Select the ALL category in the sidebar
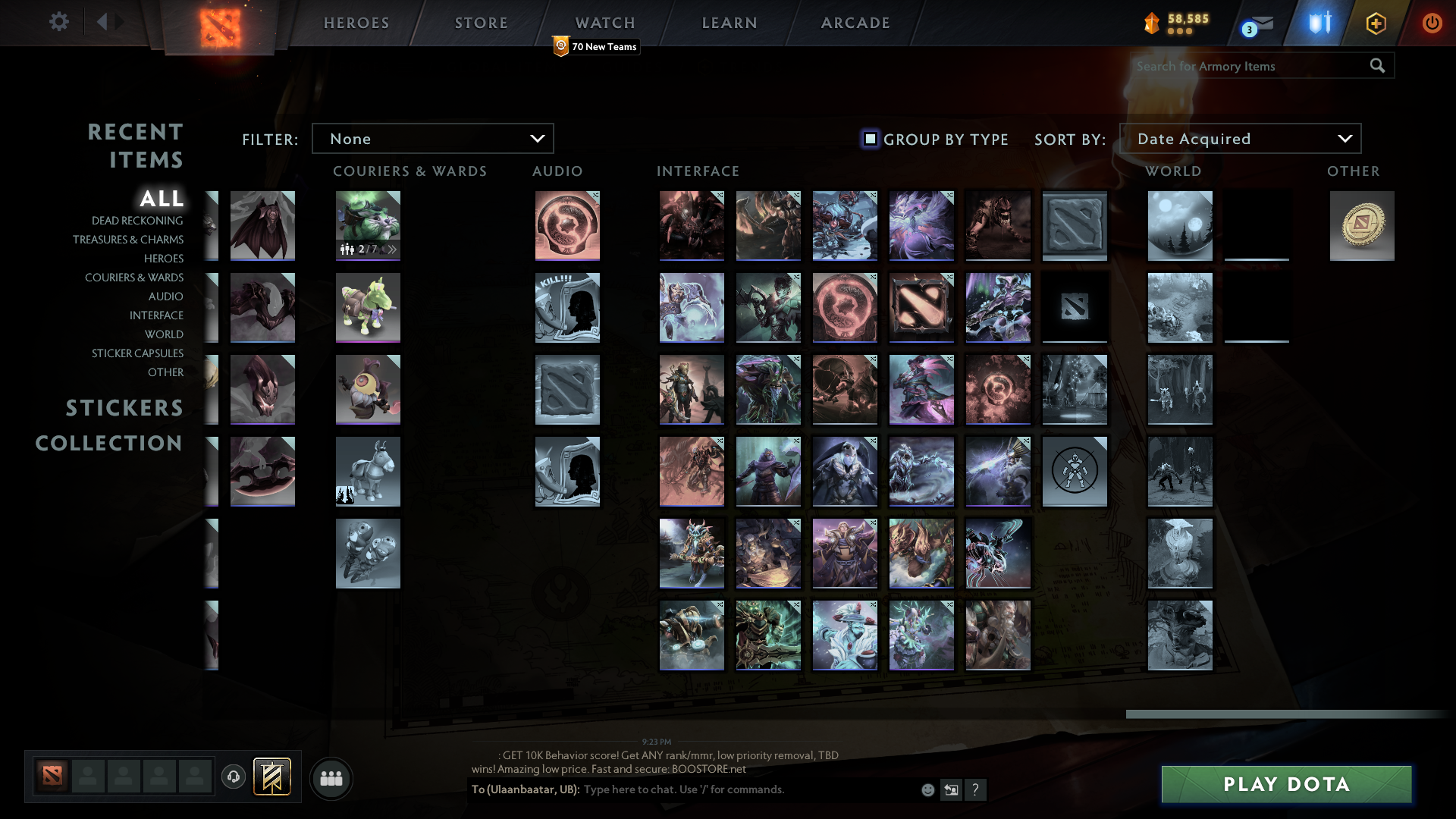Image resolution: width=1456 pixels, height=819 pixels. (x=162, y=199)
